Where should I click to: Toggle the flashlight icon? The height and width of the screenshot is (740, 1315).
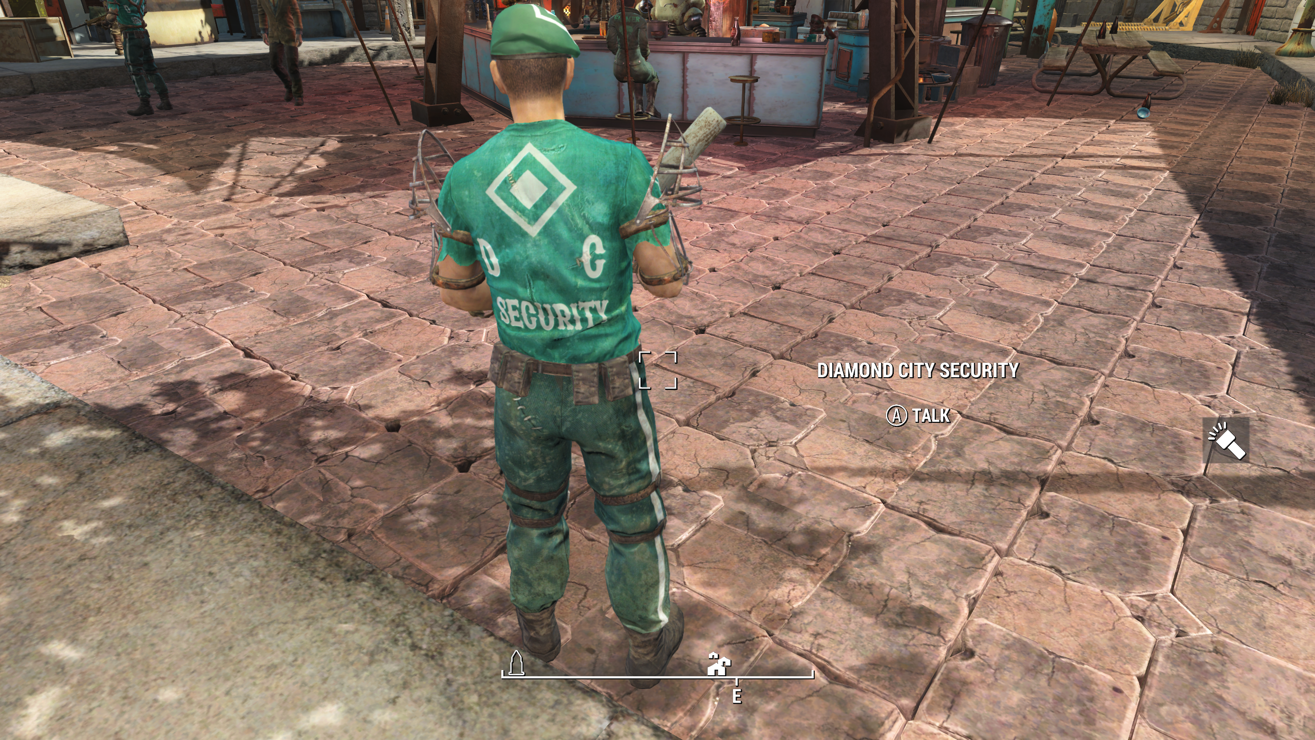(x=1226, y=441)
